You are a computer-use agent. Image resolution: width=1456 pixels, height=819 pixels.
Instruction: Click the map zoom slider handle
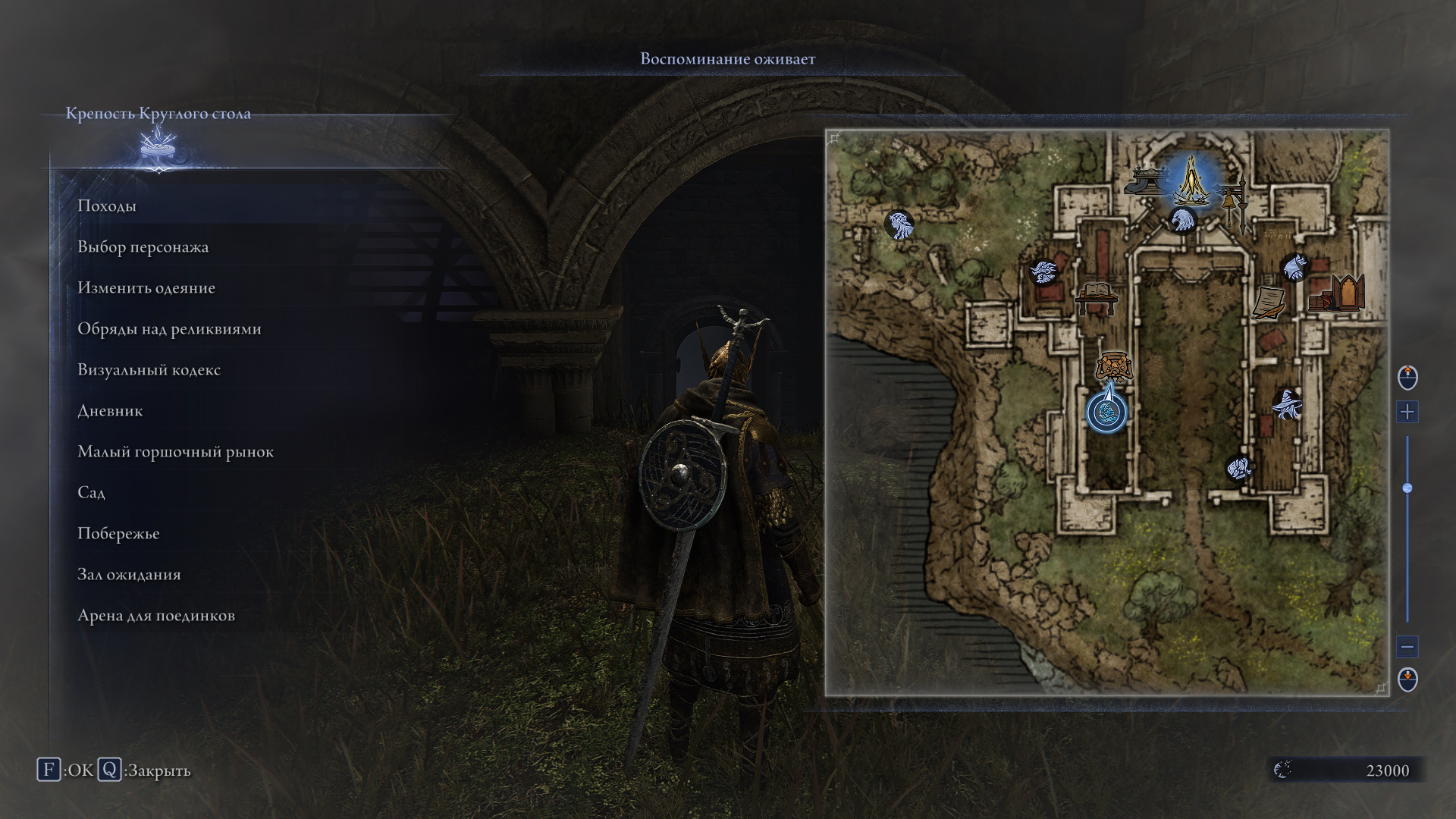click(1407, 488)
